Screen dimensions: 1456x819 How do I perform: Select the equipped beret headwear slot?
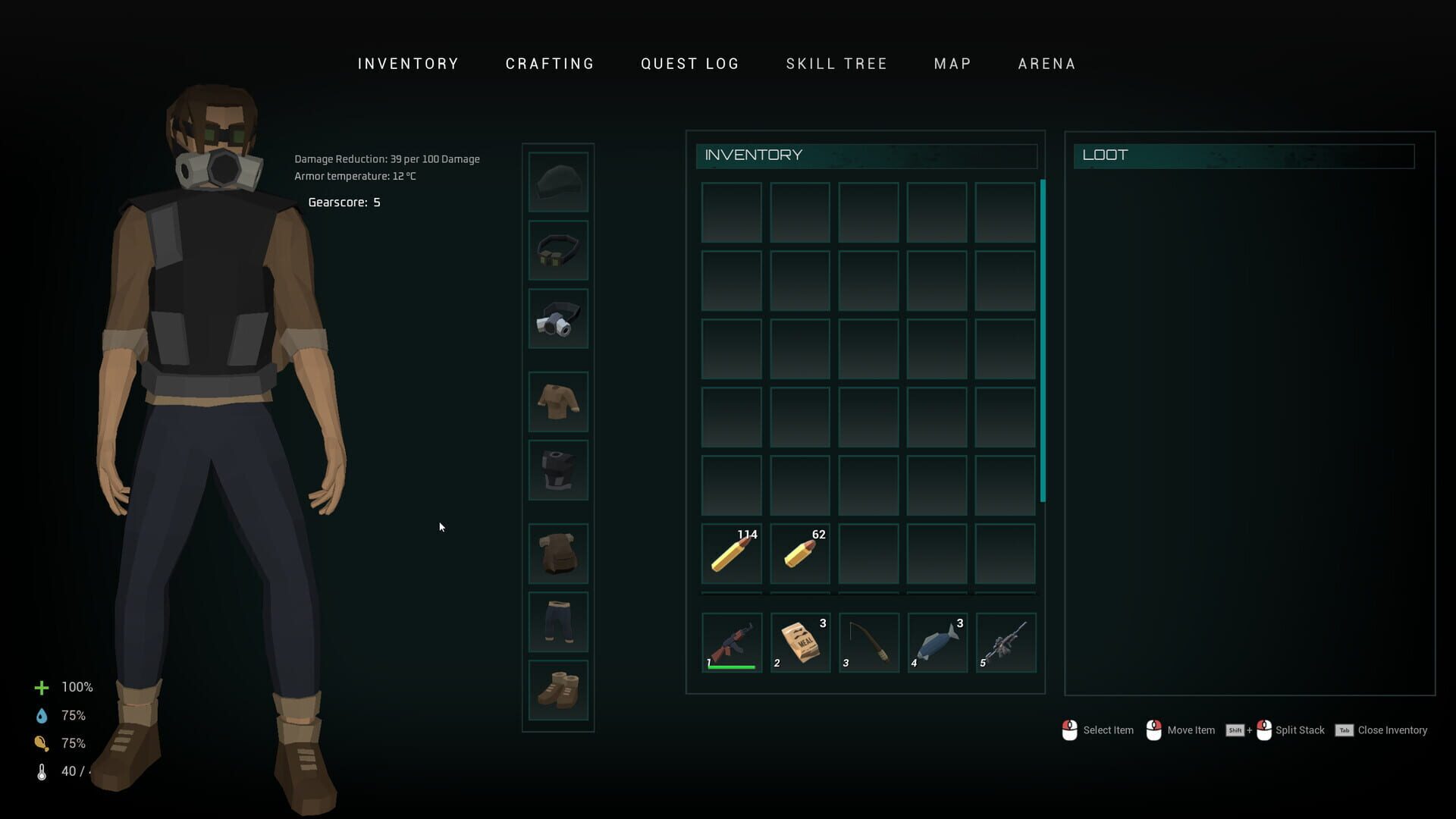click(x=557, y=182)
